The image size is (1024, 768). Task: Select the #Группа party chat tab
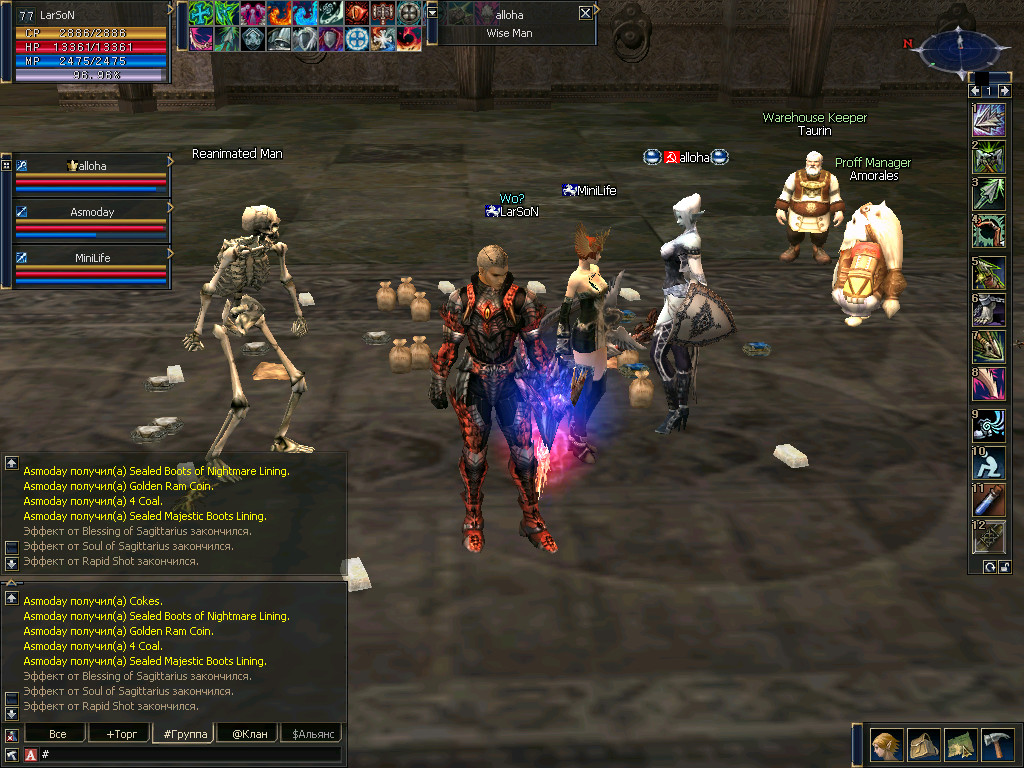point(181,734)
